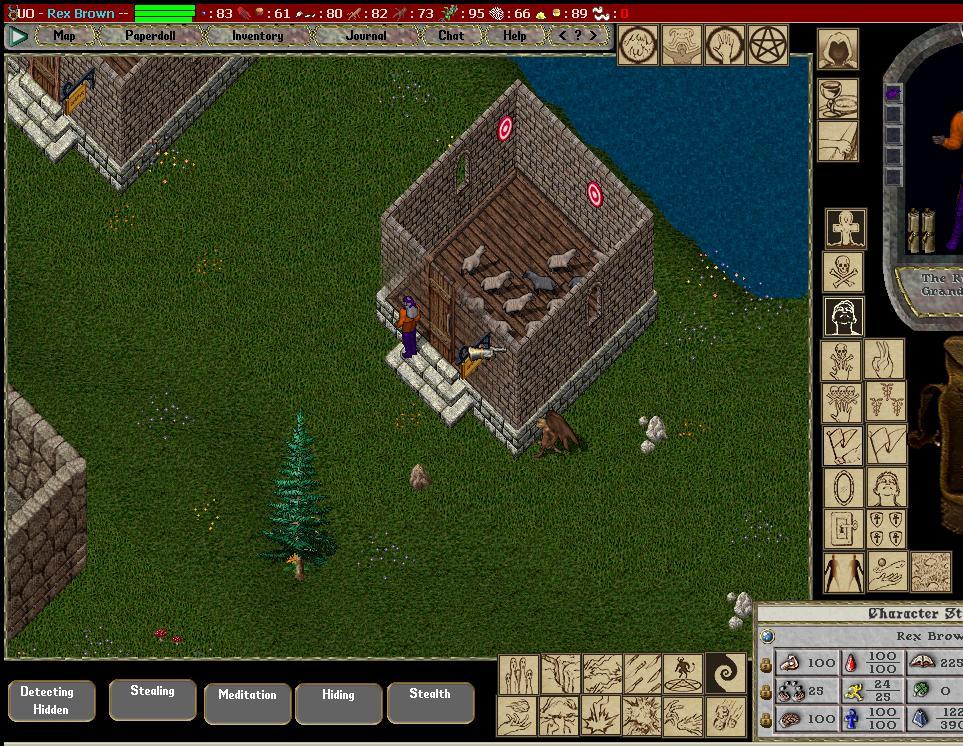
Task: Open the Help menu
Action: [x=514, y=36]
